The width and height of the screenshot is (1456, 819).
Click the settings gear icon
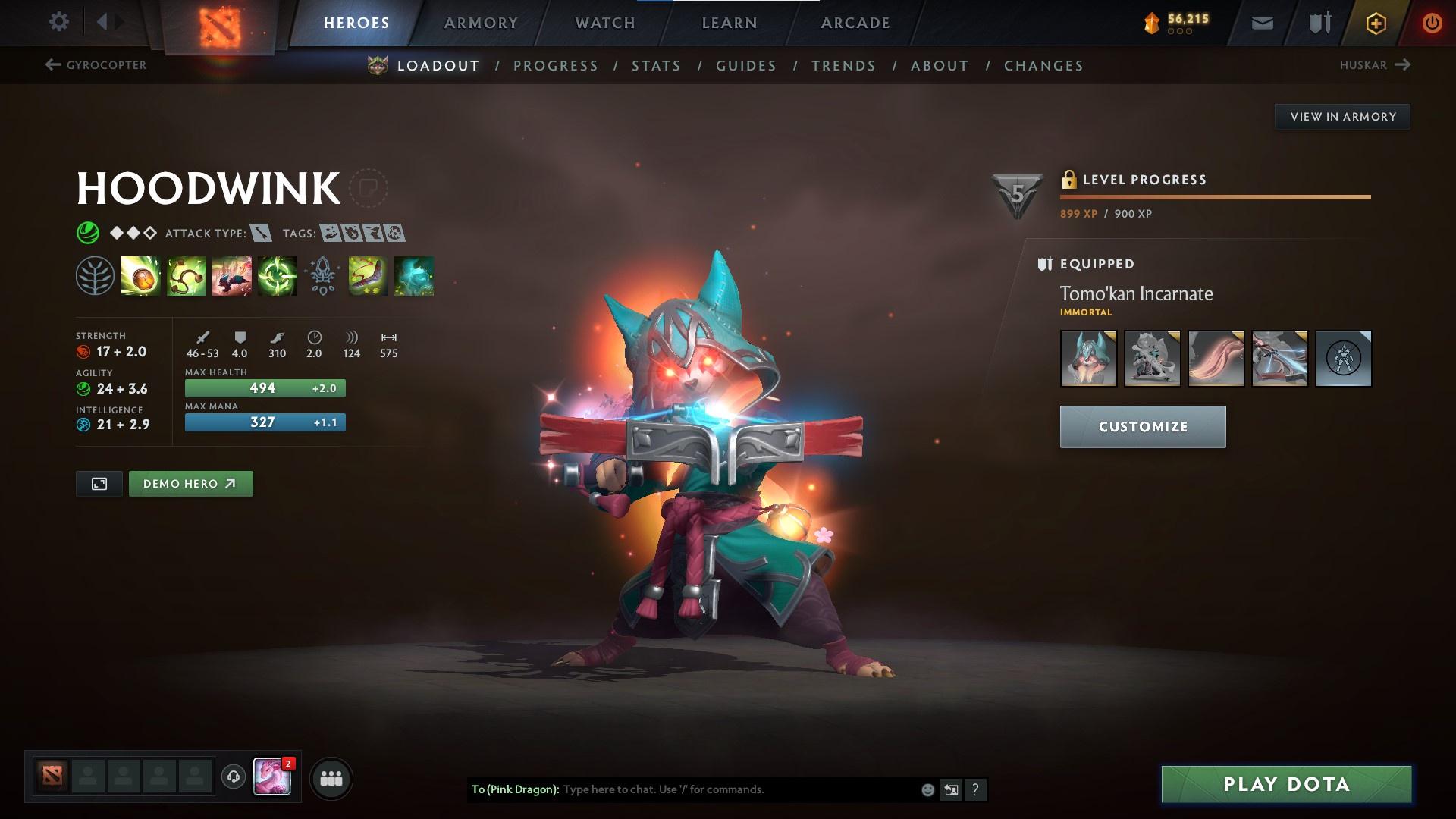coord(58,22)
